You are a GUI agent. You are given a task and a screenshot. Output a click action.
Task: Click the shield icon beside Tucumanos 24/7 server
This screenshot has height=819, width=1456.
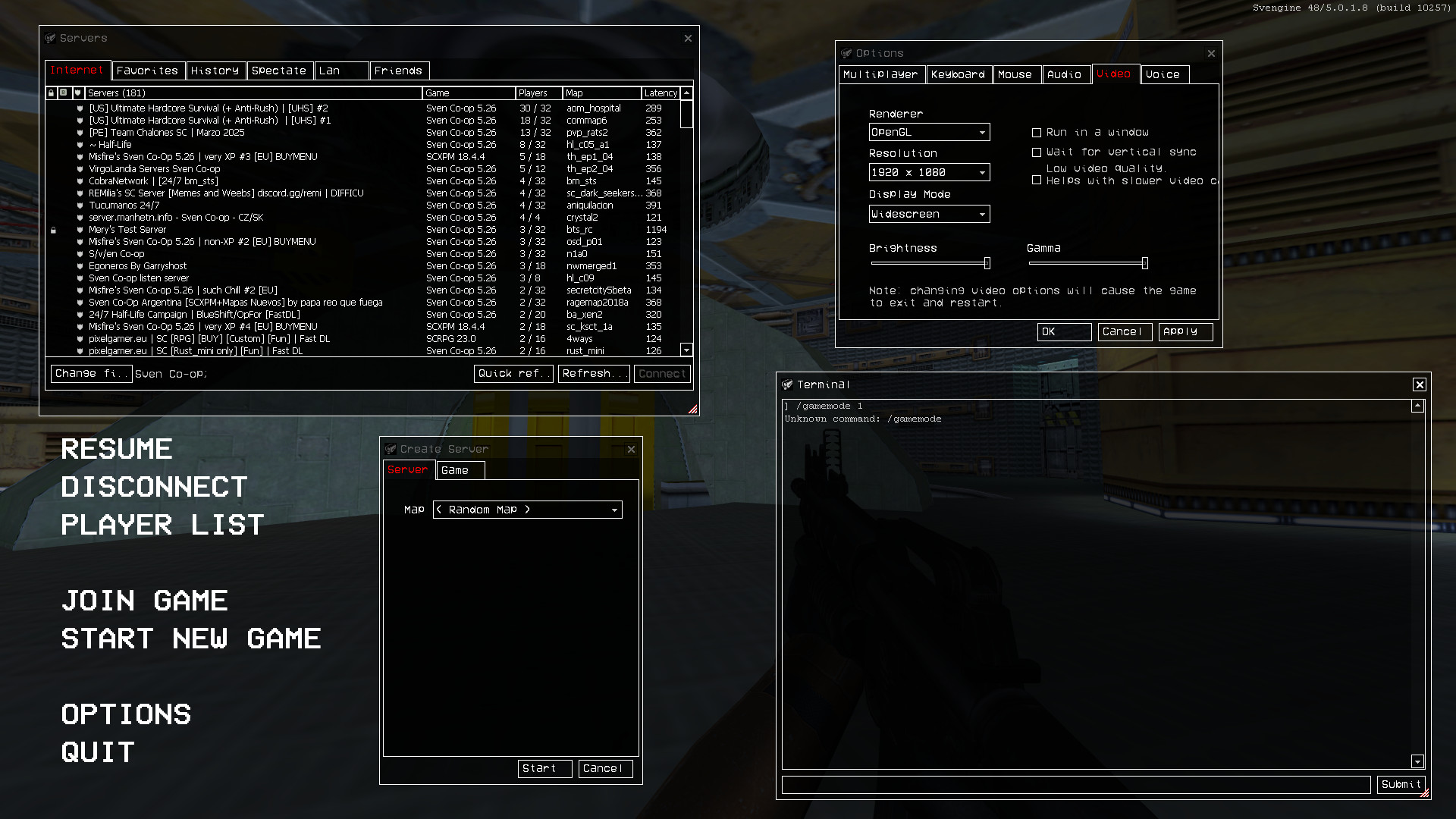click(x=80, y=205)
